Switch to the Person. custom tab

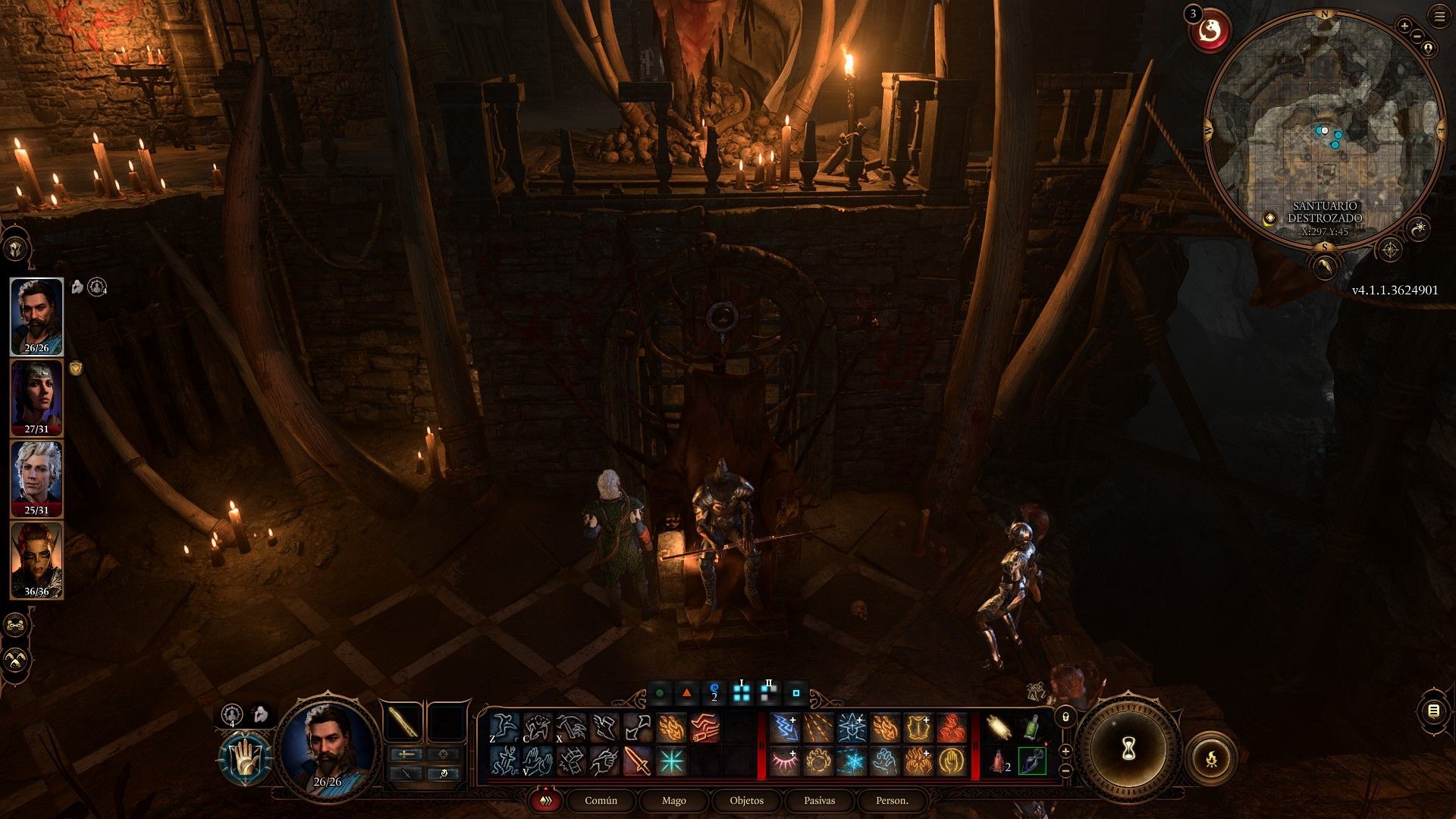coord(892,801)
